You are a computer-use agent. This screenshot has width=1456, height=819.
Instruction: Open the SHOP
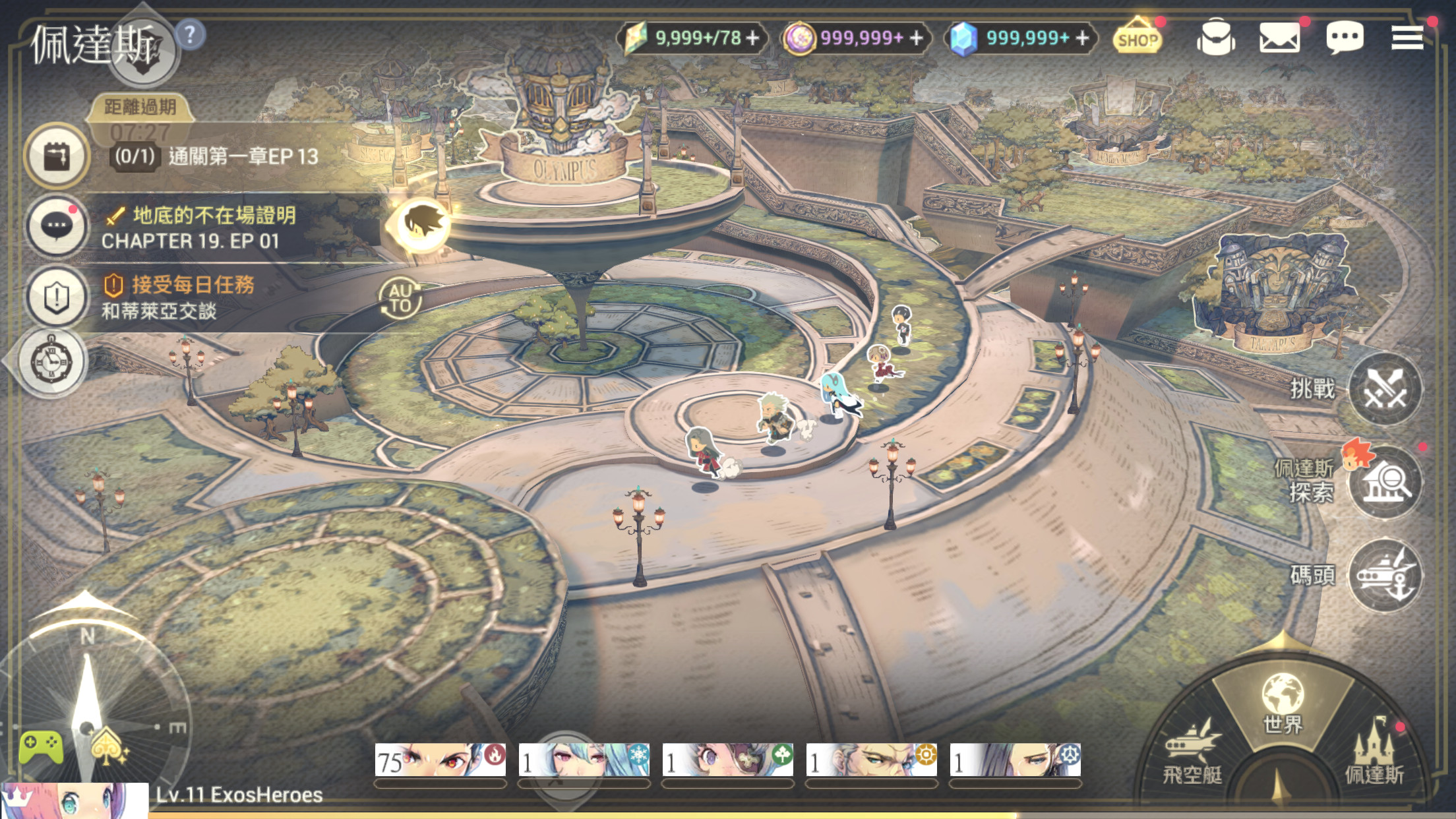click(1137, 38)
